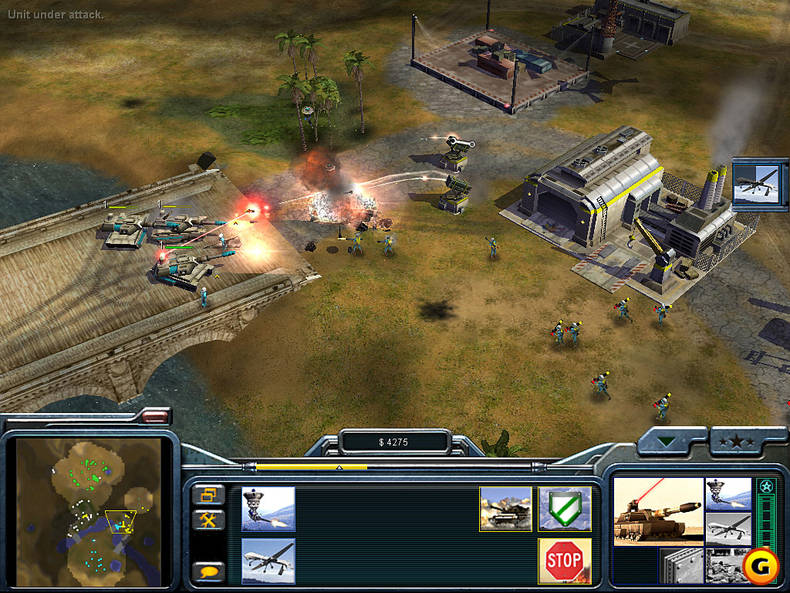Activate the green shield guard command
The width and height of the screenshot is (790, 593).
tap(564, 508)
